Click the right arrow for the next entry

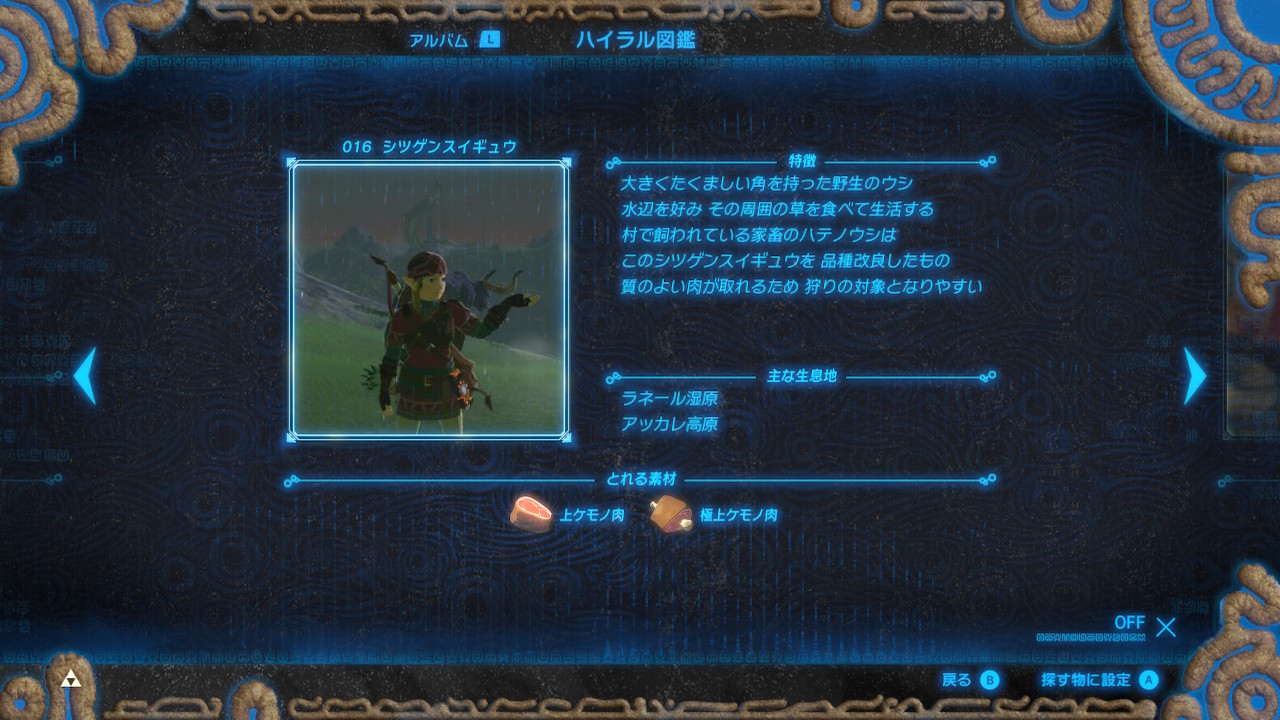click(x=1196, y=378)
